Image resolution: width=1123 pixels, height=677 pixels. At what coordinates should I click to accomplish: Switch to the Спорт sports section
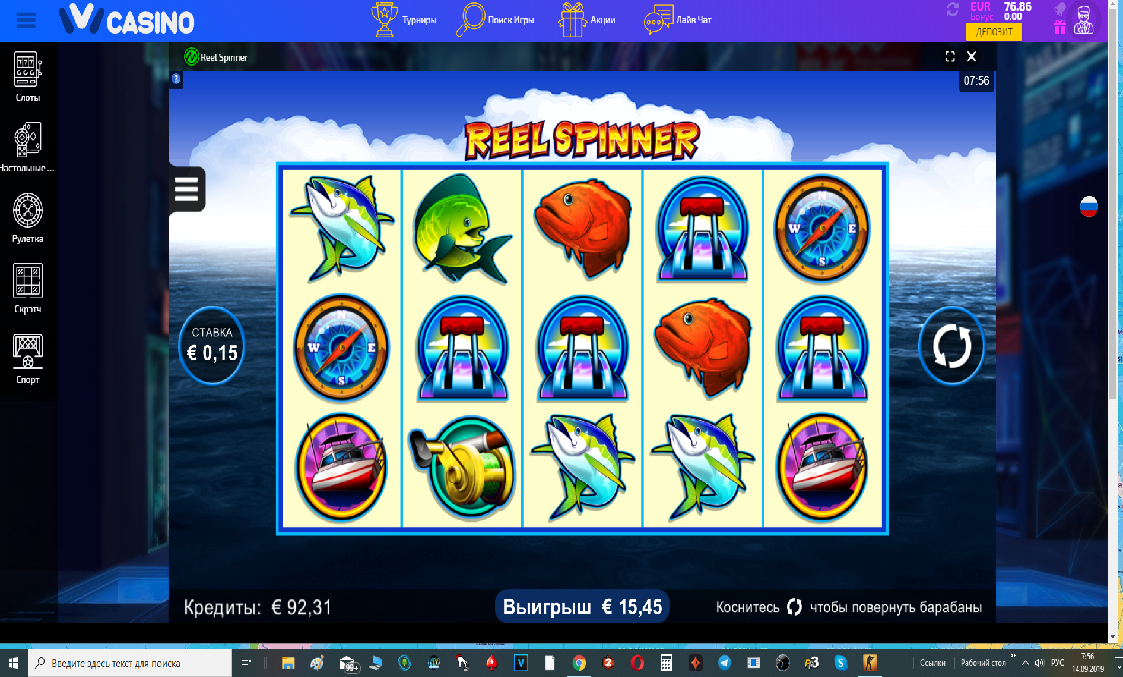pyautogui.click(x=28, y=358)
